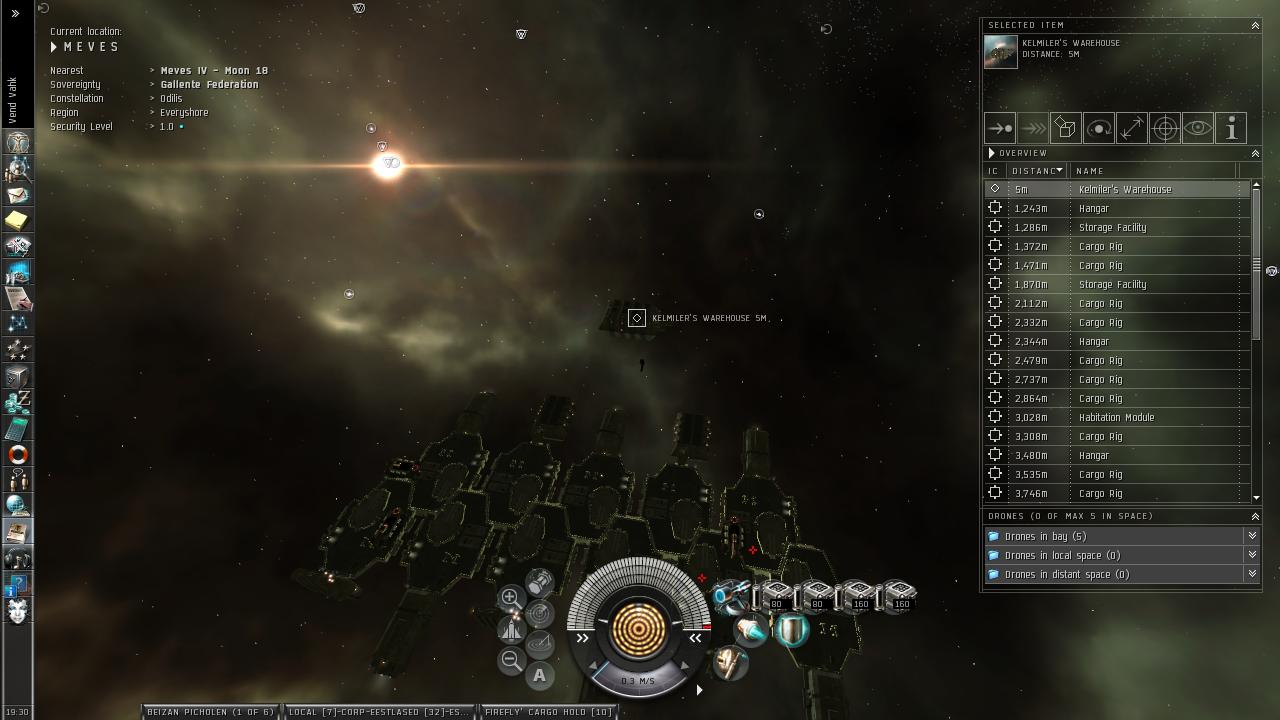The width and height of the screenshot is (1280, 720).
Task: Orbit the selected item
Action: pyautogui.click(x=1099, y=128)
